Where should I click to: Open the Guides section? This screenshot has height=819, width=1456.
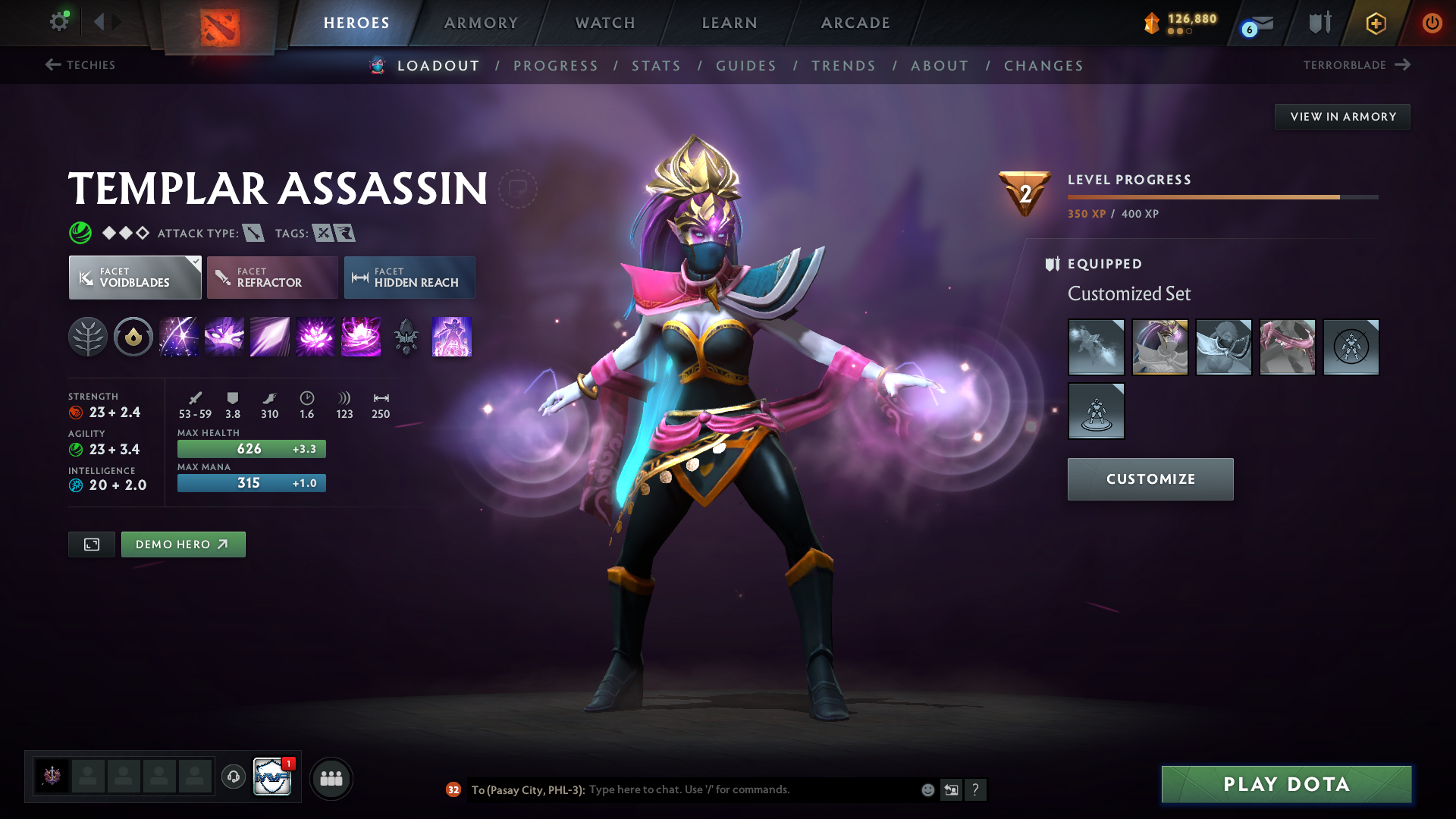pos(746,66)
